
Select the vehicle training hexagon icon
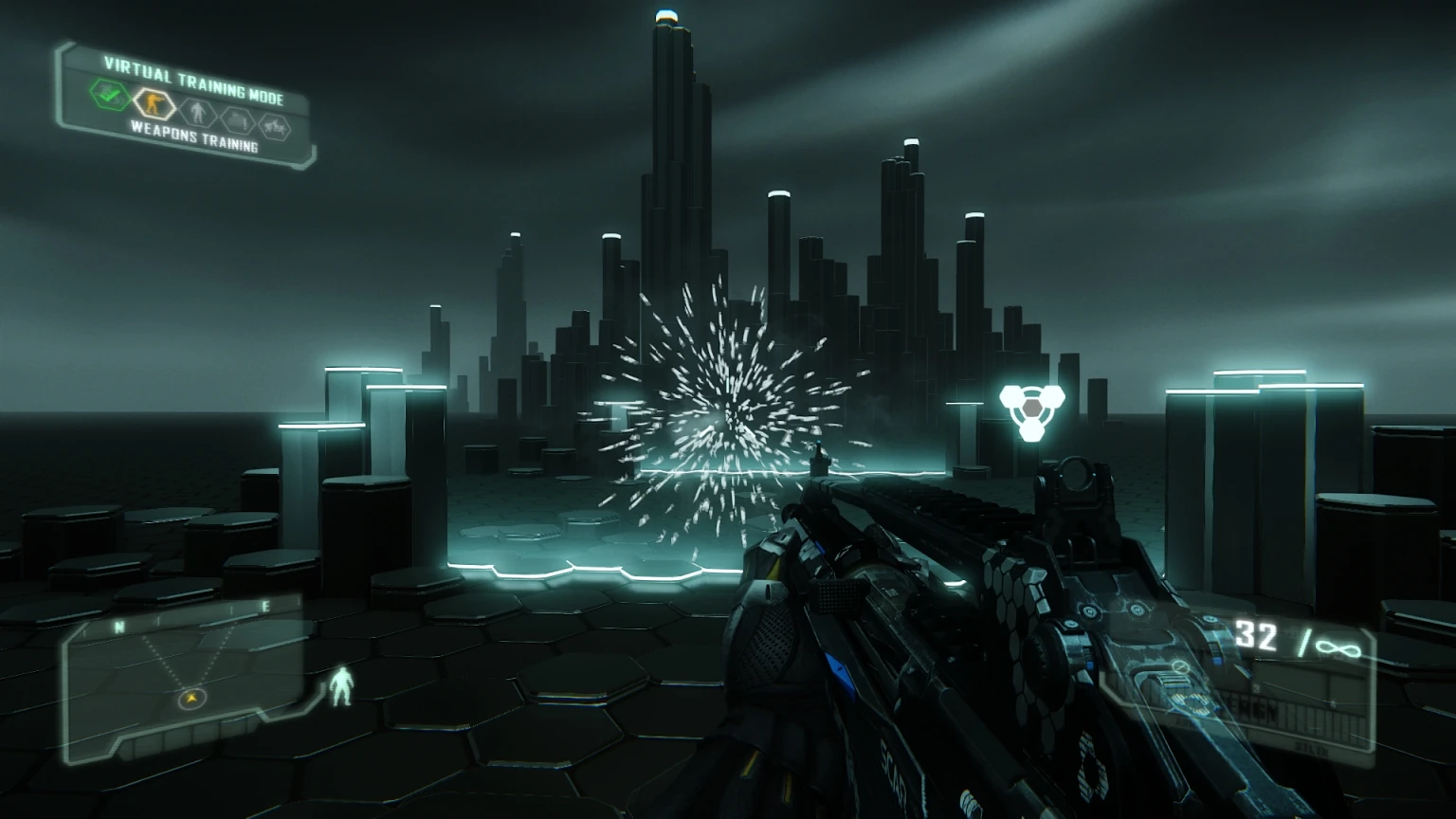click(x=236, y=121)
